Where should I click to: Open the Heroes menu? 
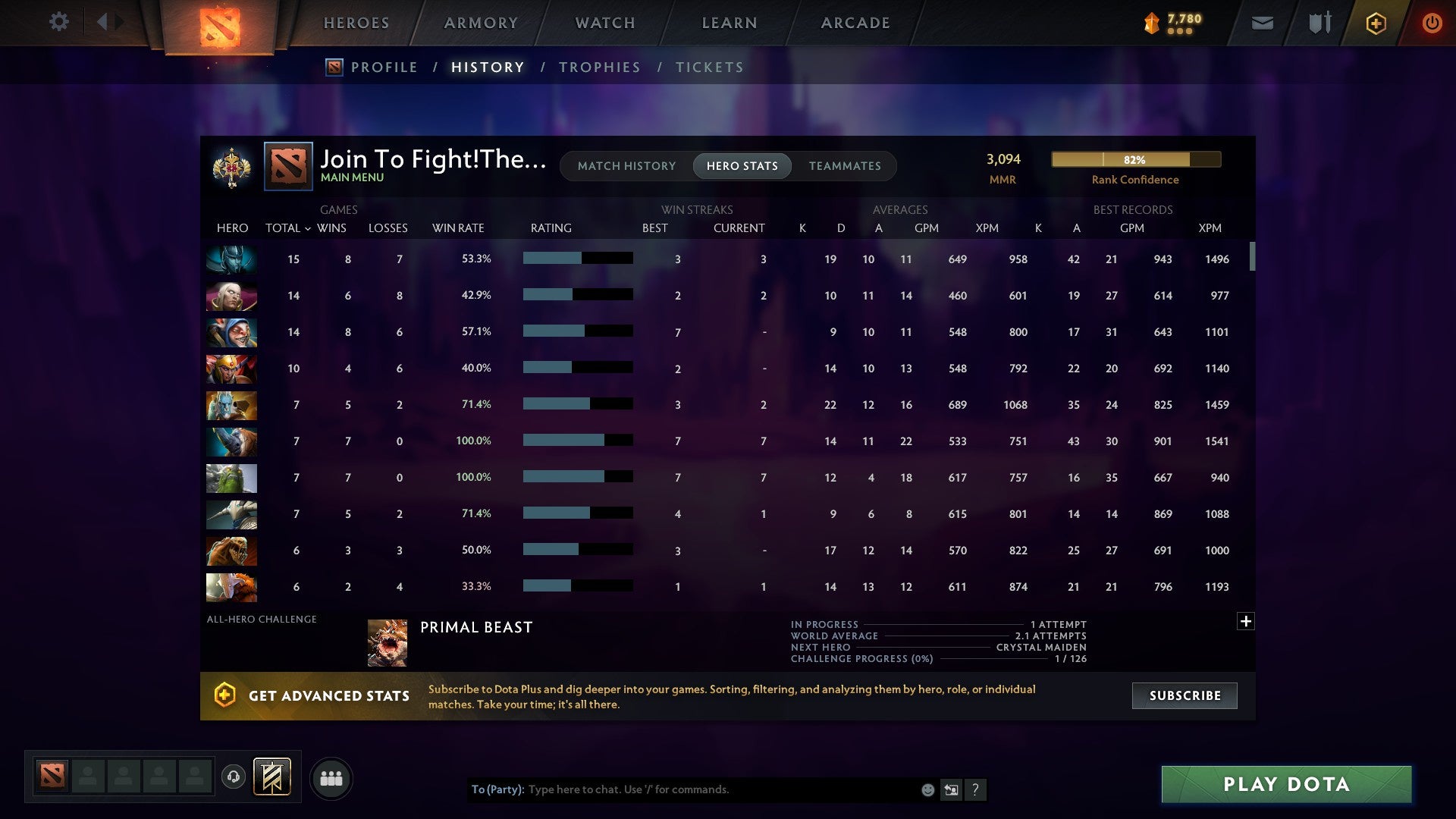[x=356, y=23]
